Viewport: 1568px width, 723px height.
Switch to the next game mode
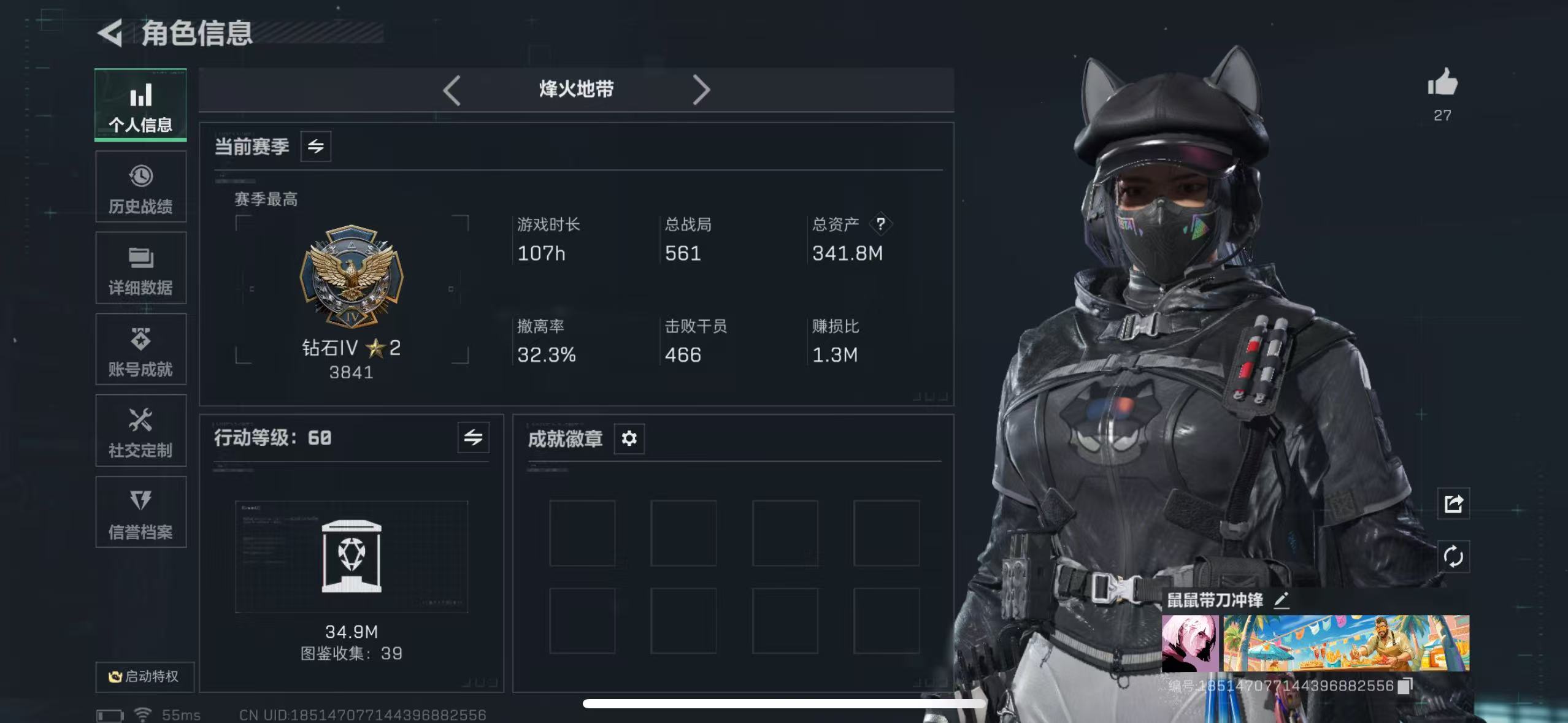tap(702, 90)
